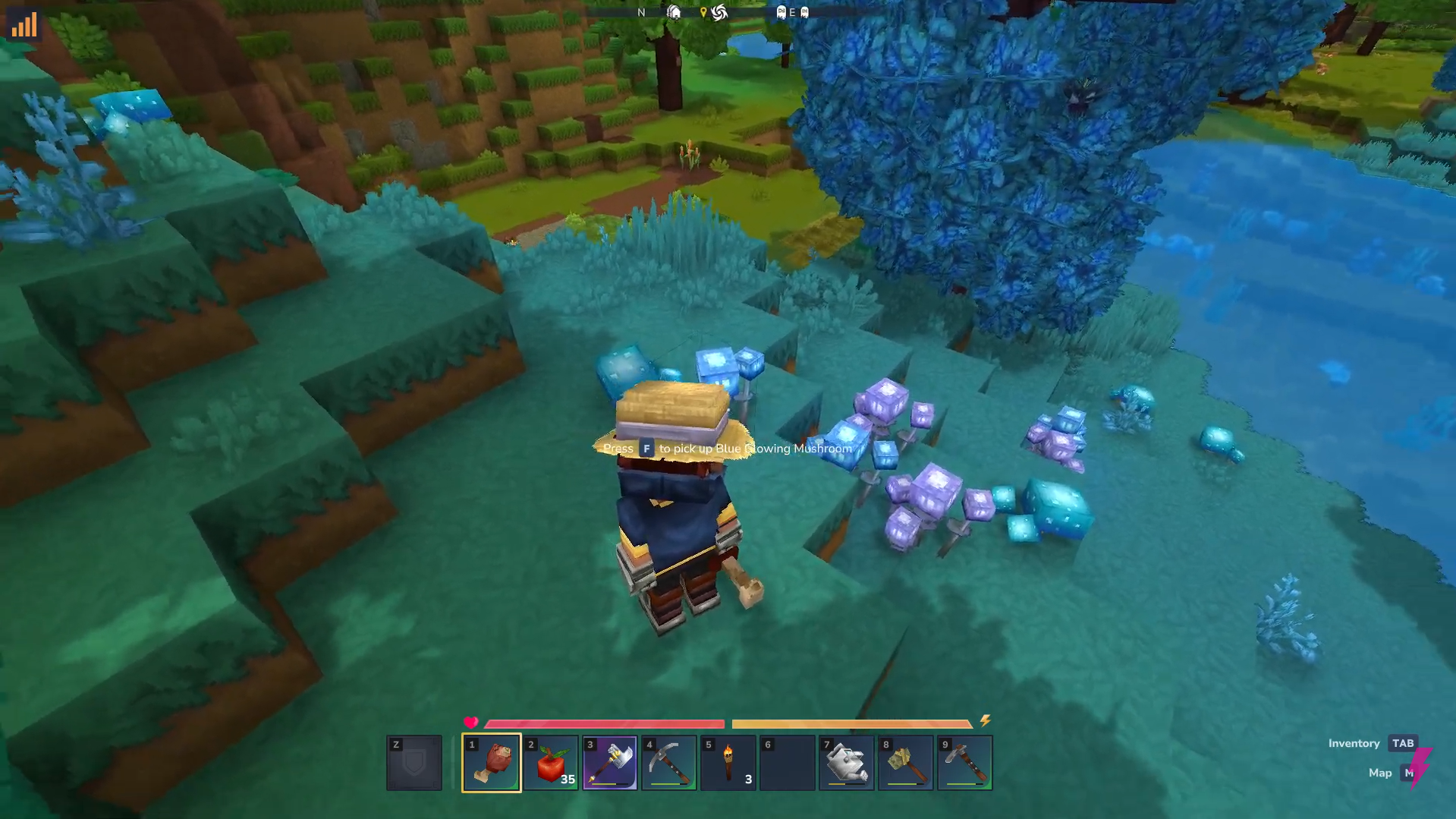Select the apple stack in hotbar slot 2

point(549,761)
